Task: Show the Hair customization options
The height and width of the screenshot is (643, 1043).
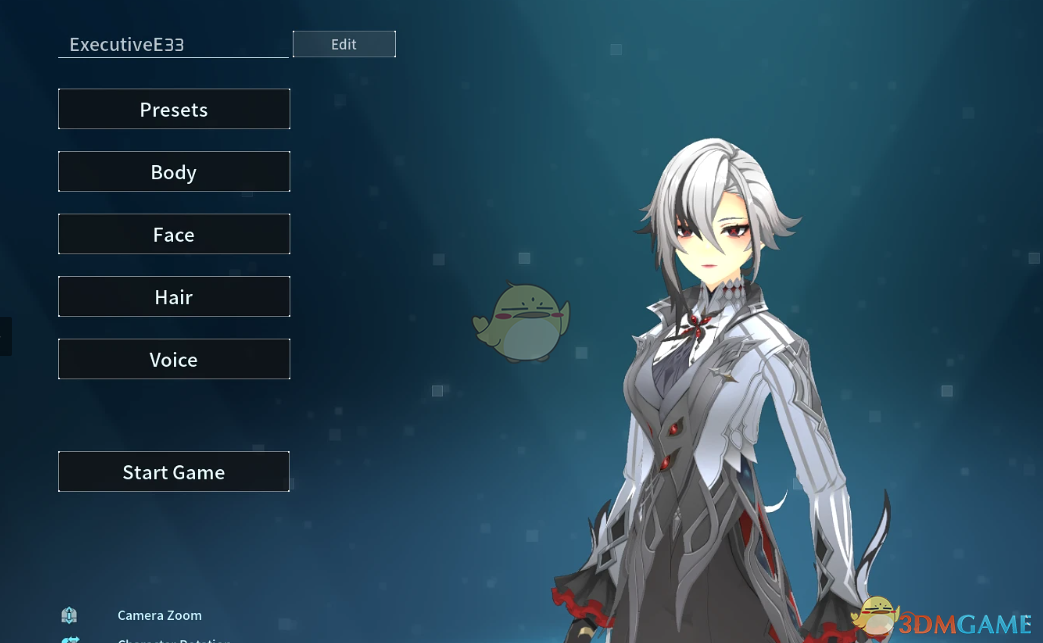Action: (x=174, y=297)
